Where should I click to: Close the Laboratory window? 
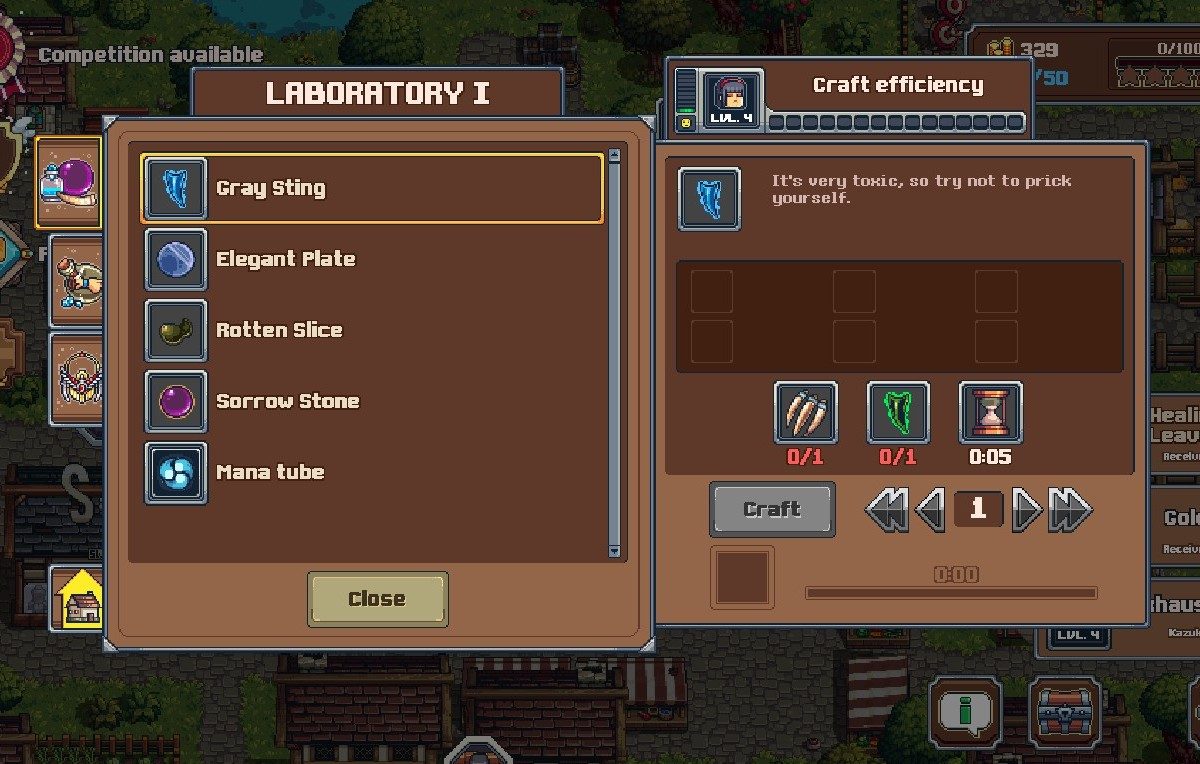click(x=377, y=599)
